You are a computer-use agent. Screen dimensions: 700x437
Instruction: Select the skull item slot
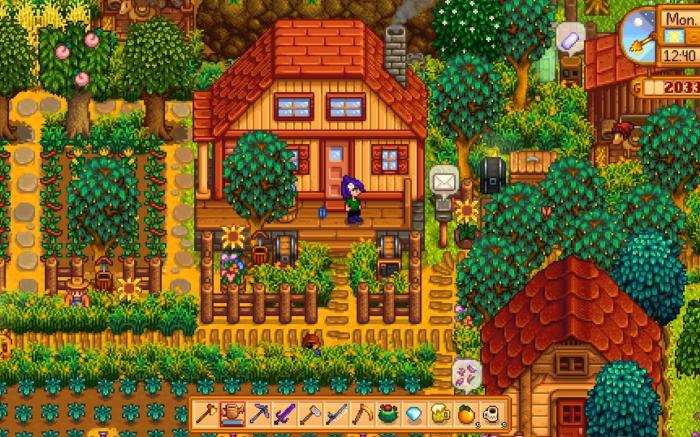pos(491,412)
